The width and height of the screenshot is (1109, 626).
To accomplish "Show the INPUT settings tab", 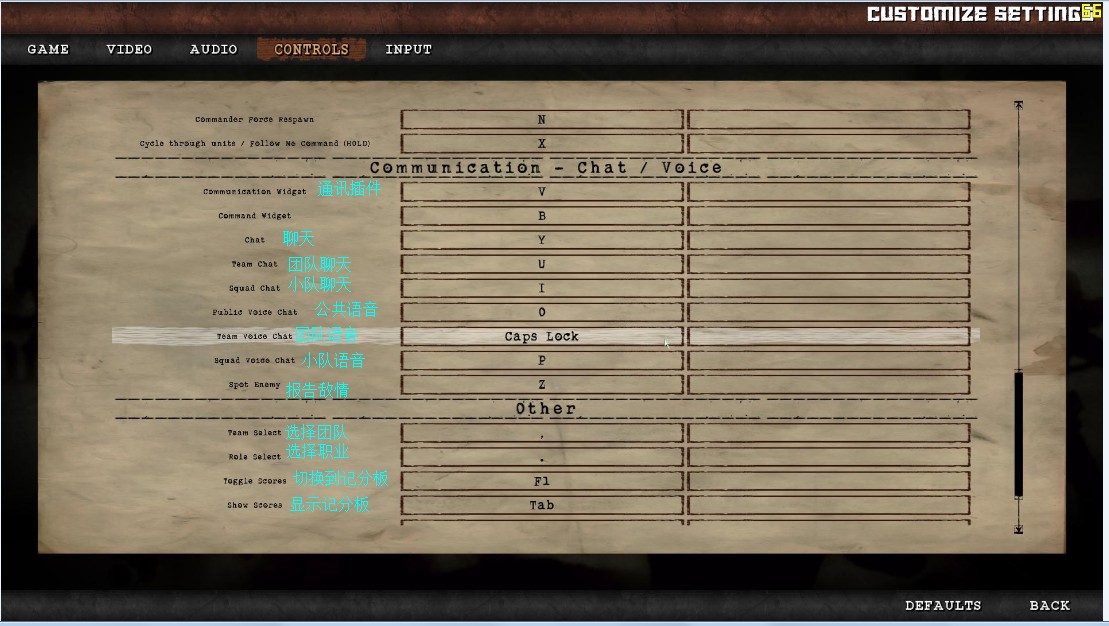I will 408,49.
